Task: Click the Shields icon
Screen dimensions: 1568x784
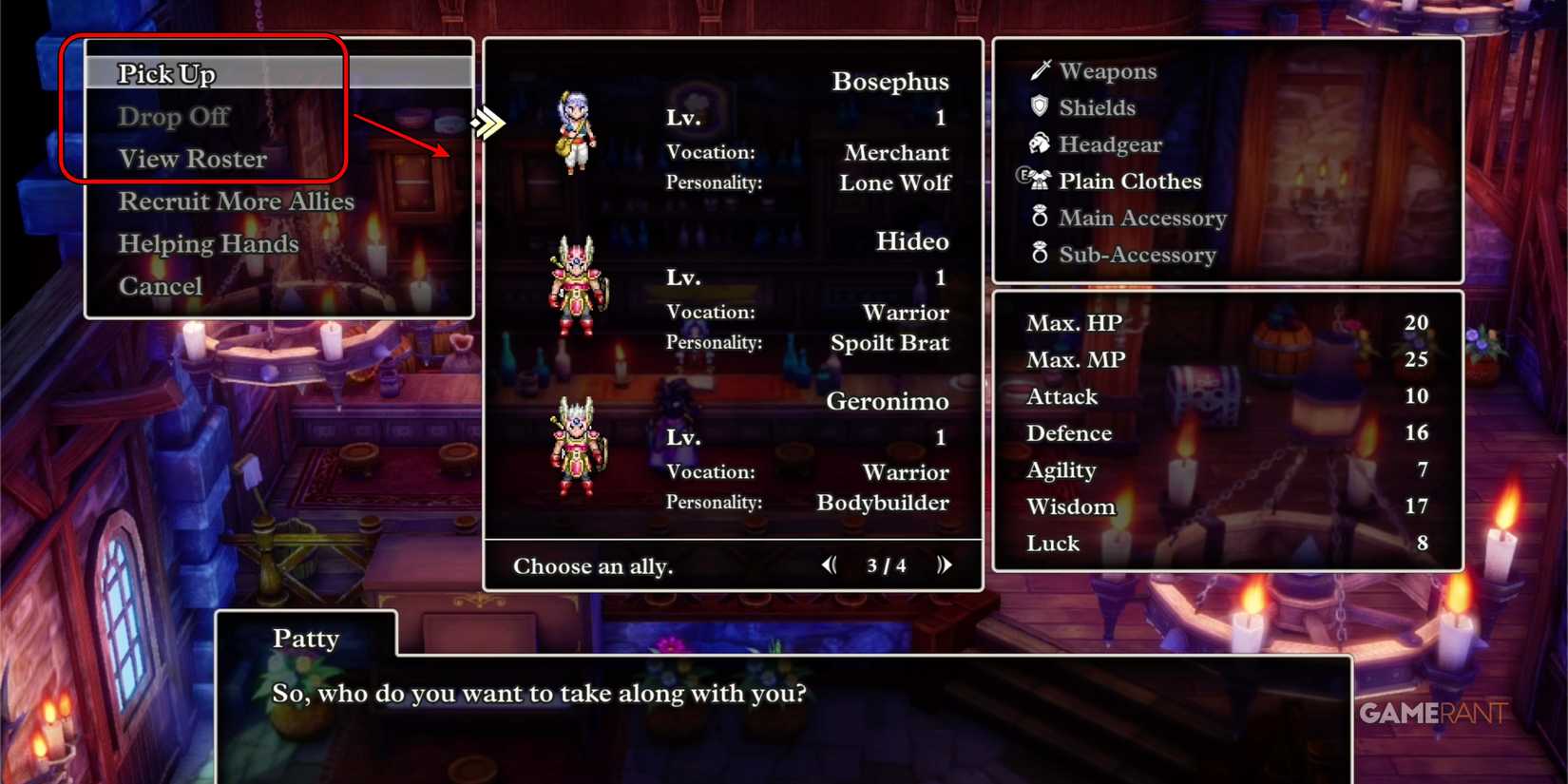Action: [x=1038, y=107]
